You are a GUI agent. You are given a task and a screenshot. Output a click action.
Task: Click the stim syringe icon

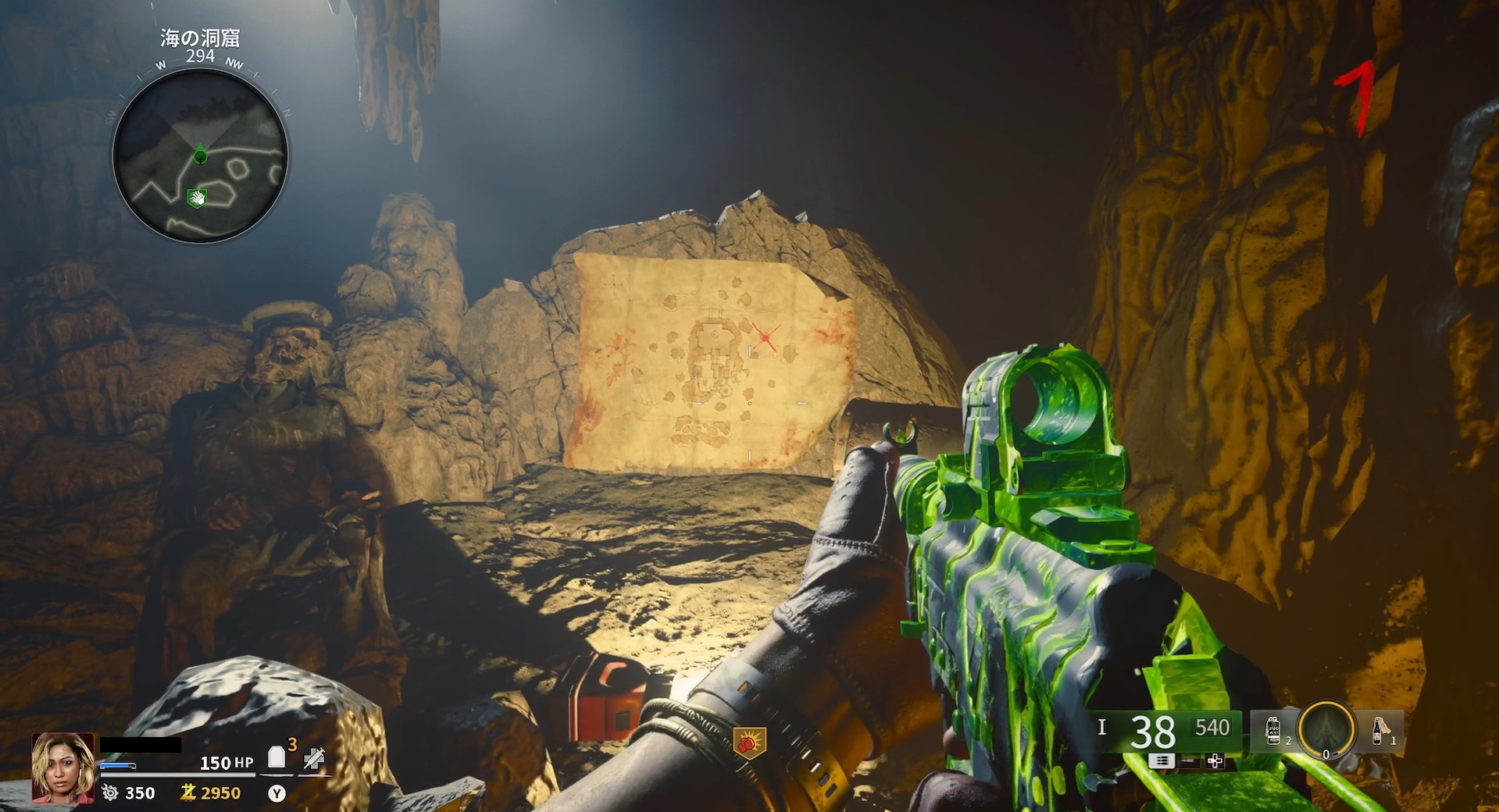pos(314,756)
